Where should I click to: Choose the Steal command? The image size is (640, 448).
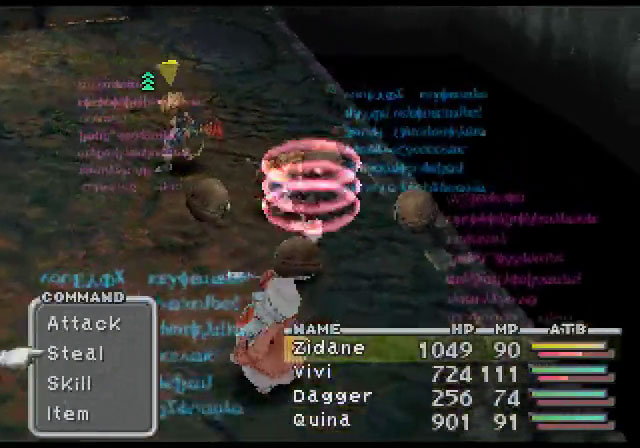tap(76, 353)
